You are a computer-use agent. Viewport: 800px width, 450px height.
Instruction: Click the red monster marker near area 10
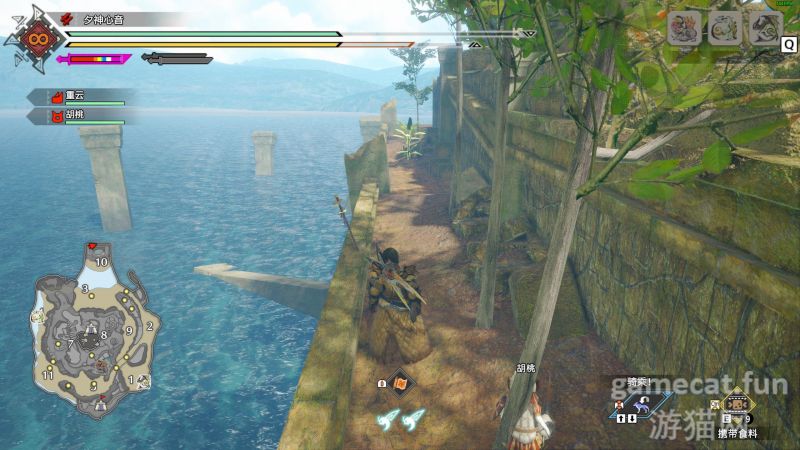tap(92, 246)
